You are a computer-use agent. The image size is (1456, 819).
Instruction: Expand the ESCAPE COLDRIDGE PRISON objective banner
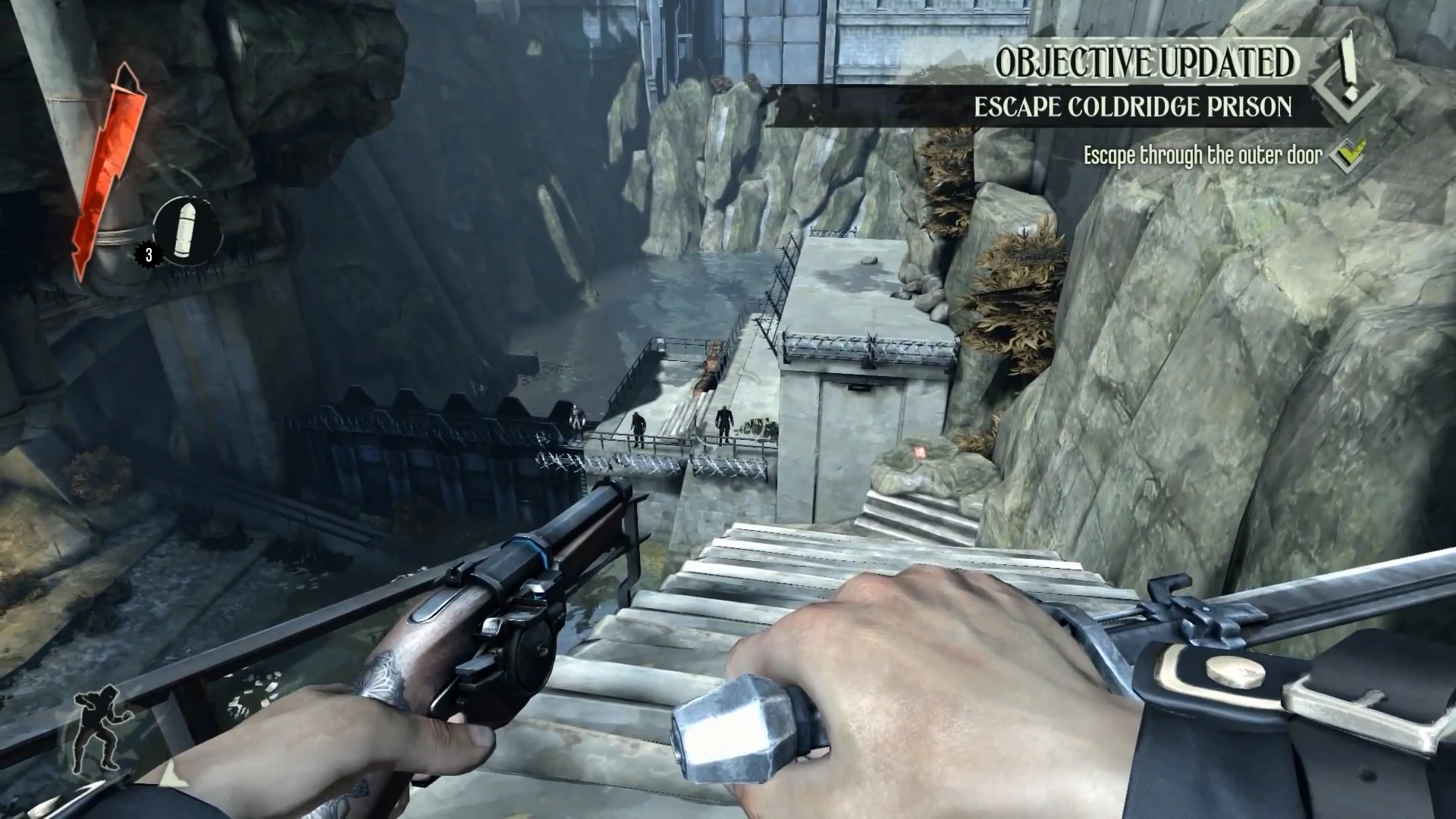[x=1133, y=106]
